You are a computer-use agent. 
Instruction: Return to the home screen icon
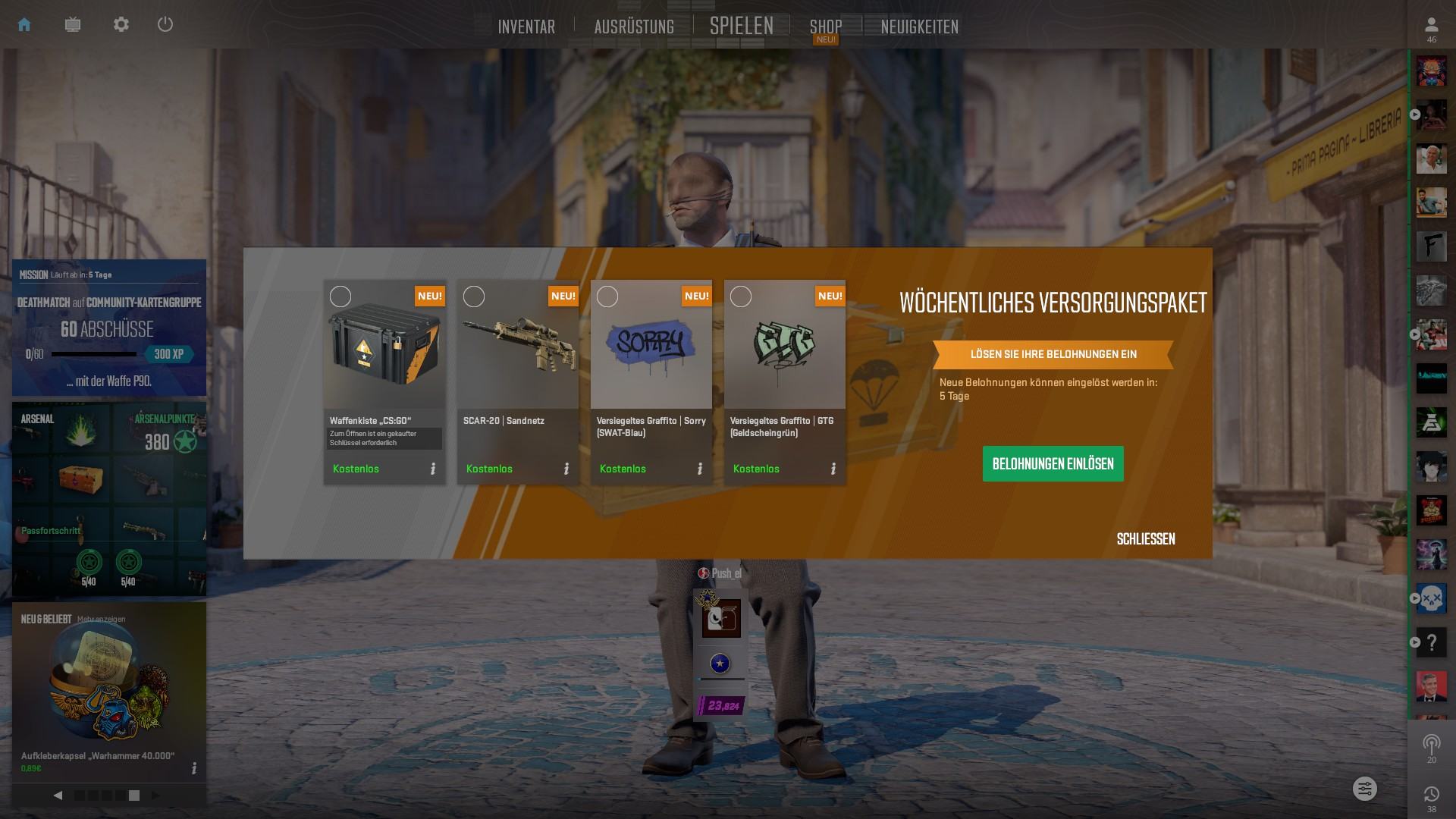click(24, 24)
